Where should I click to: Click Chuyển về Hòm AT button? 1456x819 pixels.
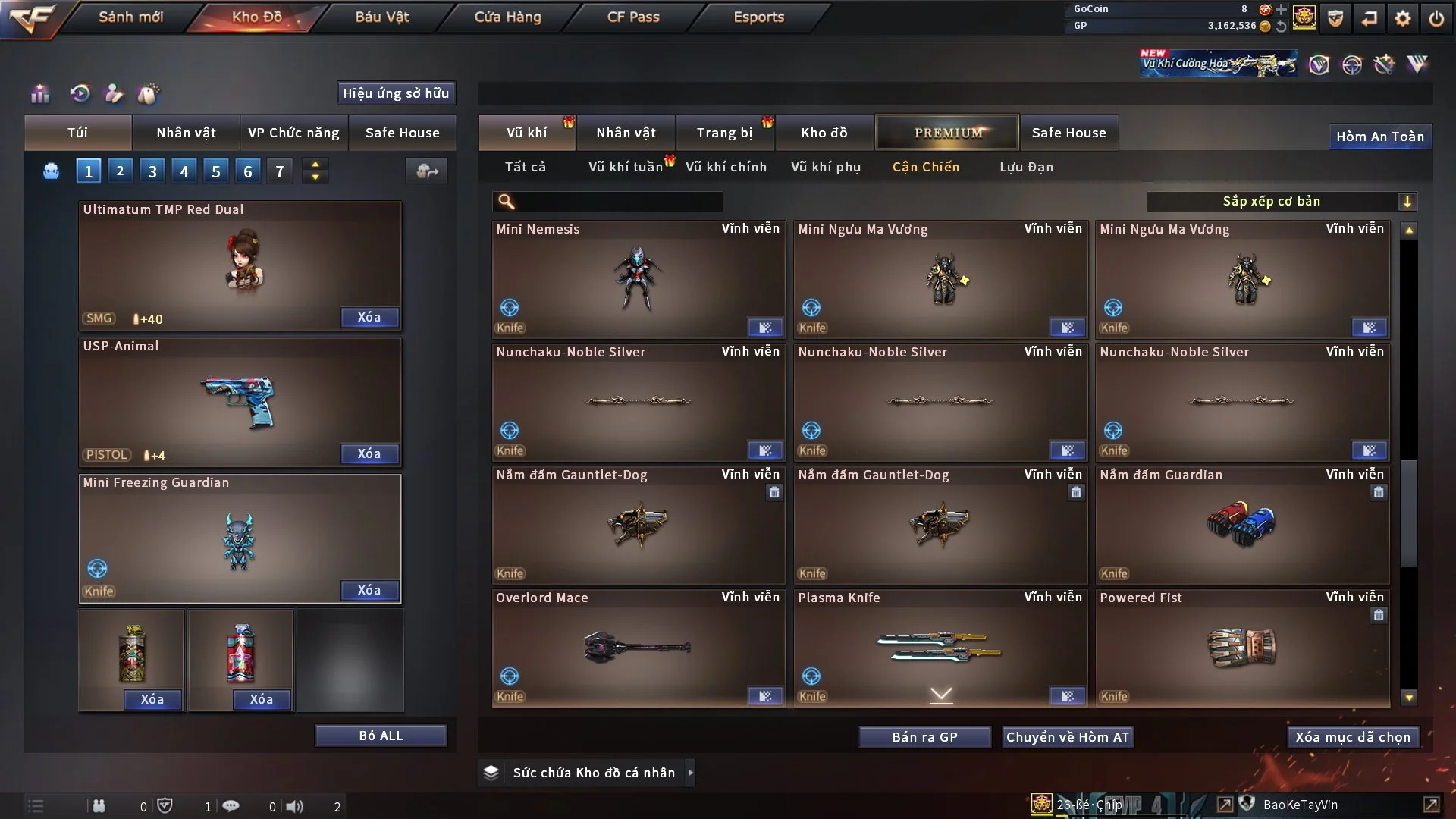[1068, 737]
